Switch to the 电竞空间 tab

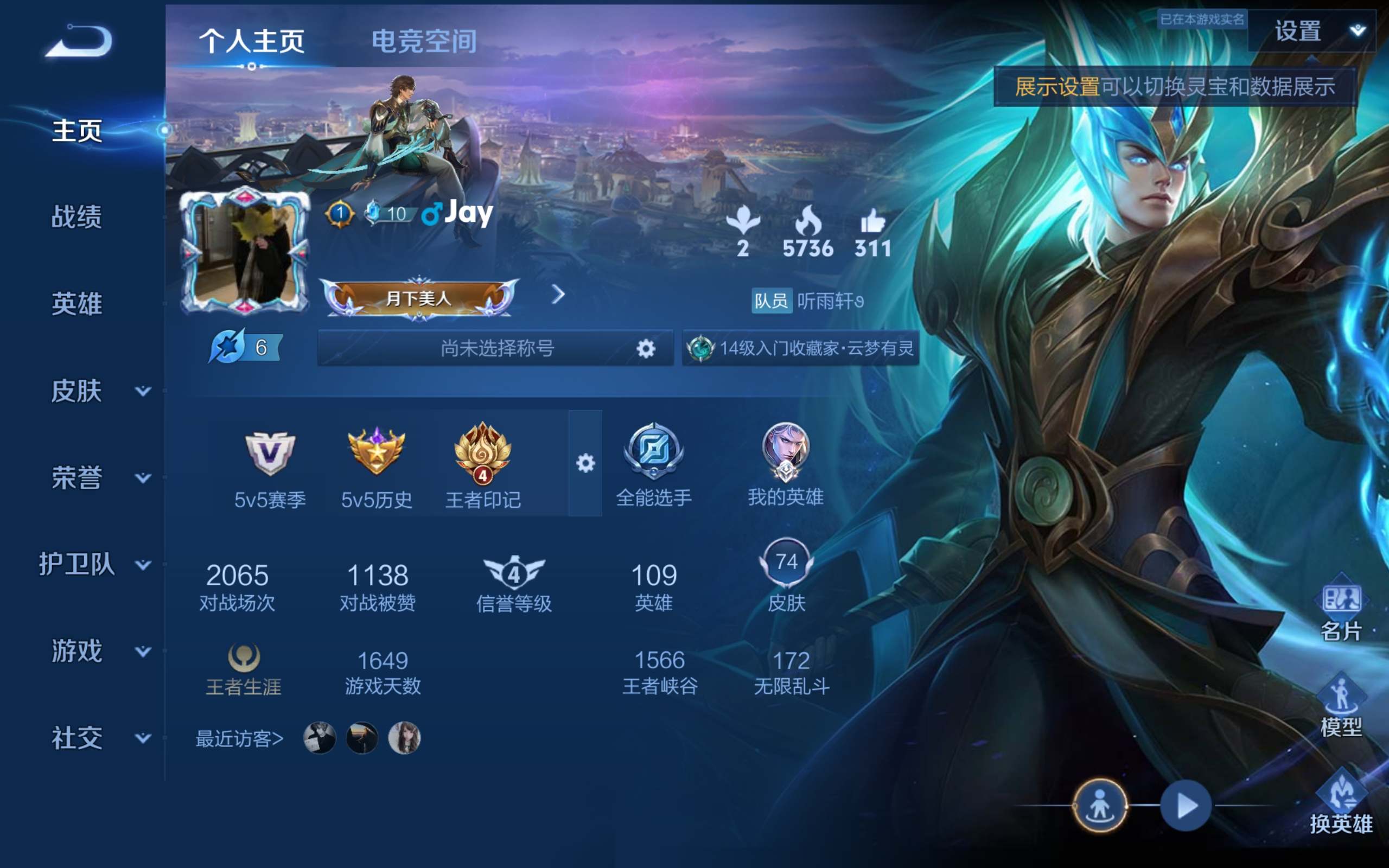pyautogui.click(x=424, y=41)
